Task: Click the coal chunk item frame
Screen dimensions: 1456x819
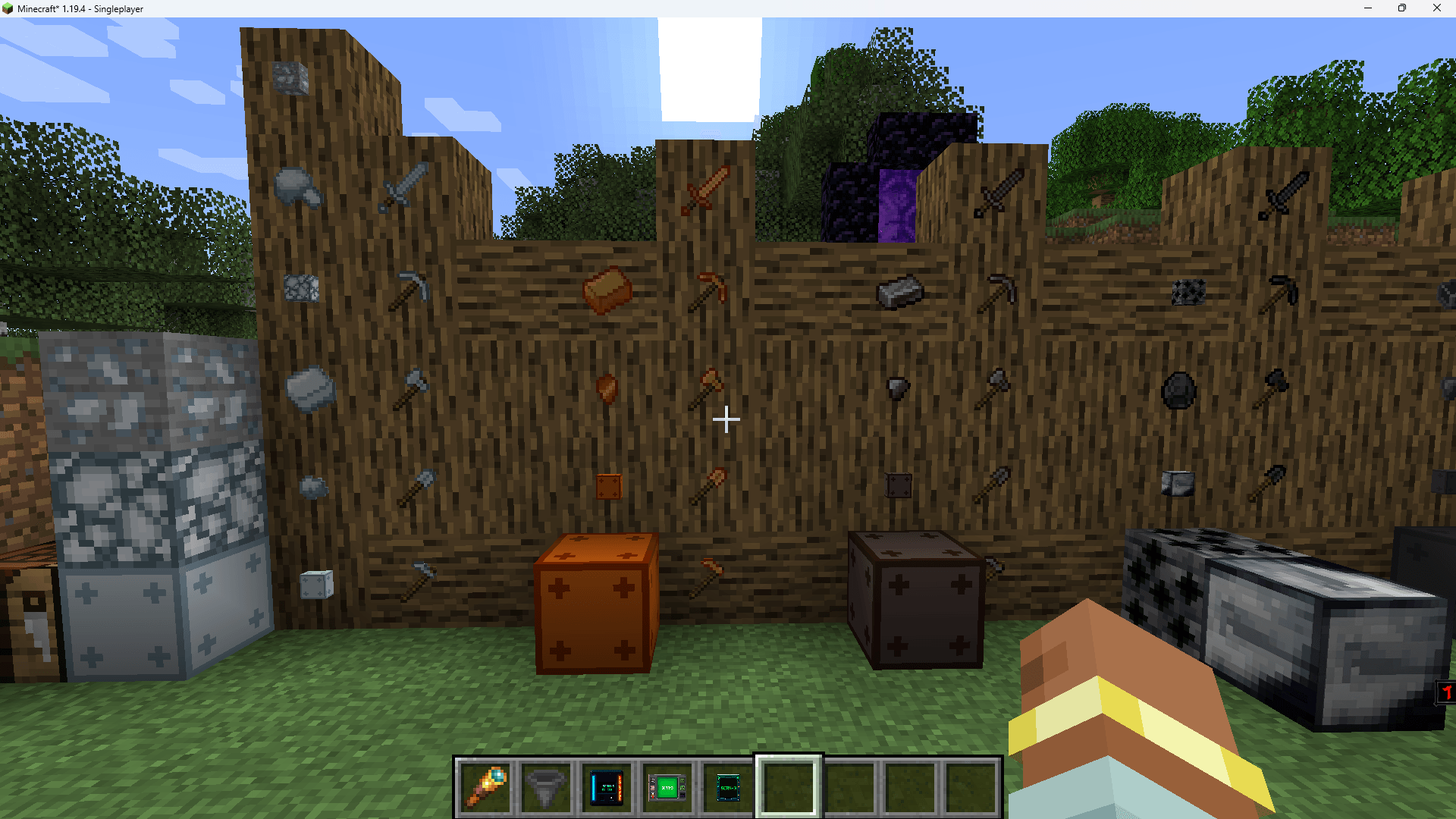Action: click(x=1180, y=391)
